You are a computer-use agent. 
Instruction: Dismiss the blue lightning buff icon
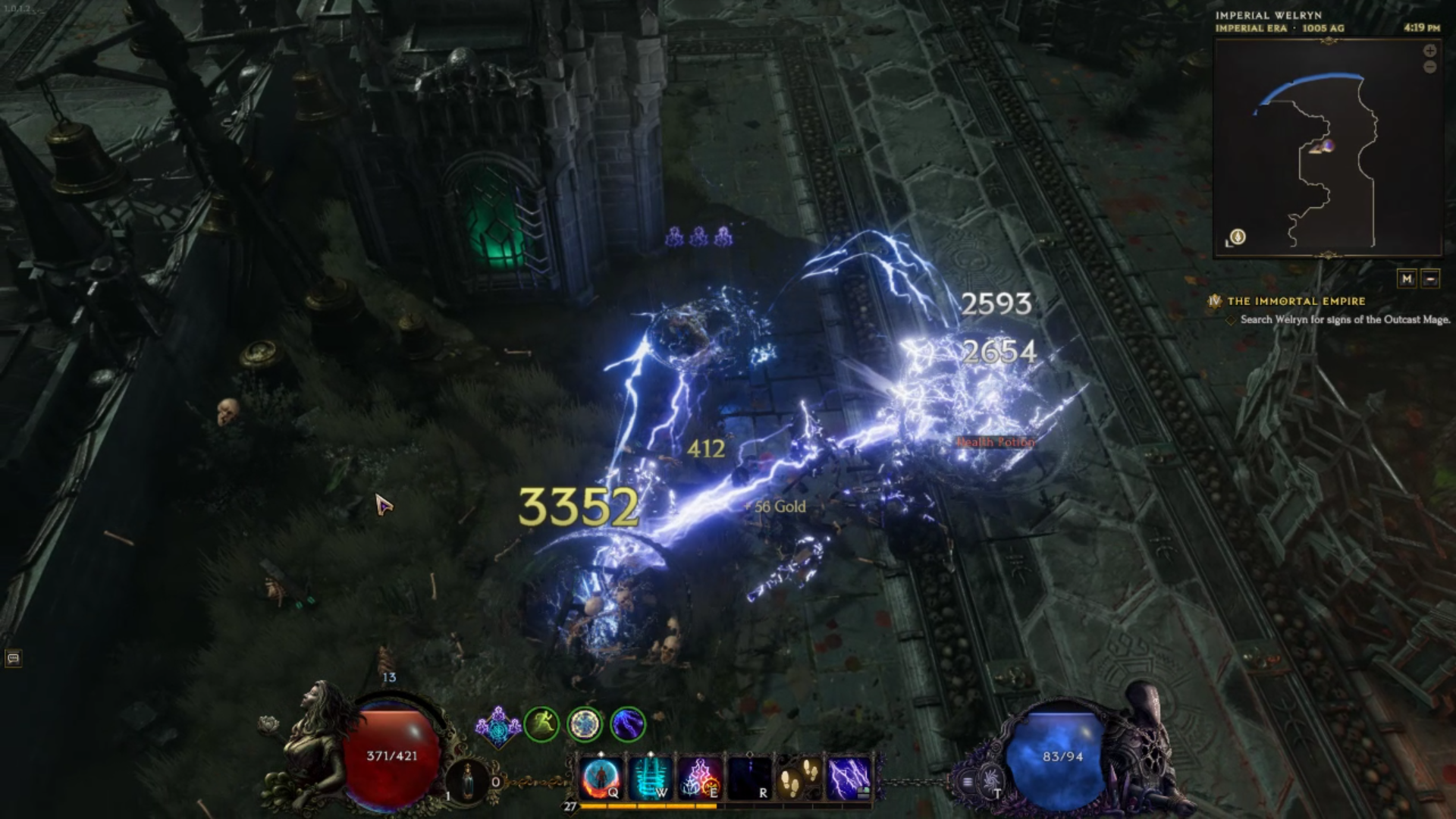pos(626,723)
